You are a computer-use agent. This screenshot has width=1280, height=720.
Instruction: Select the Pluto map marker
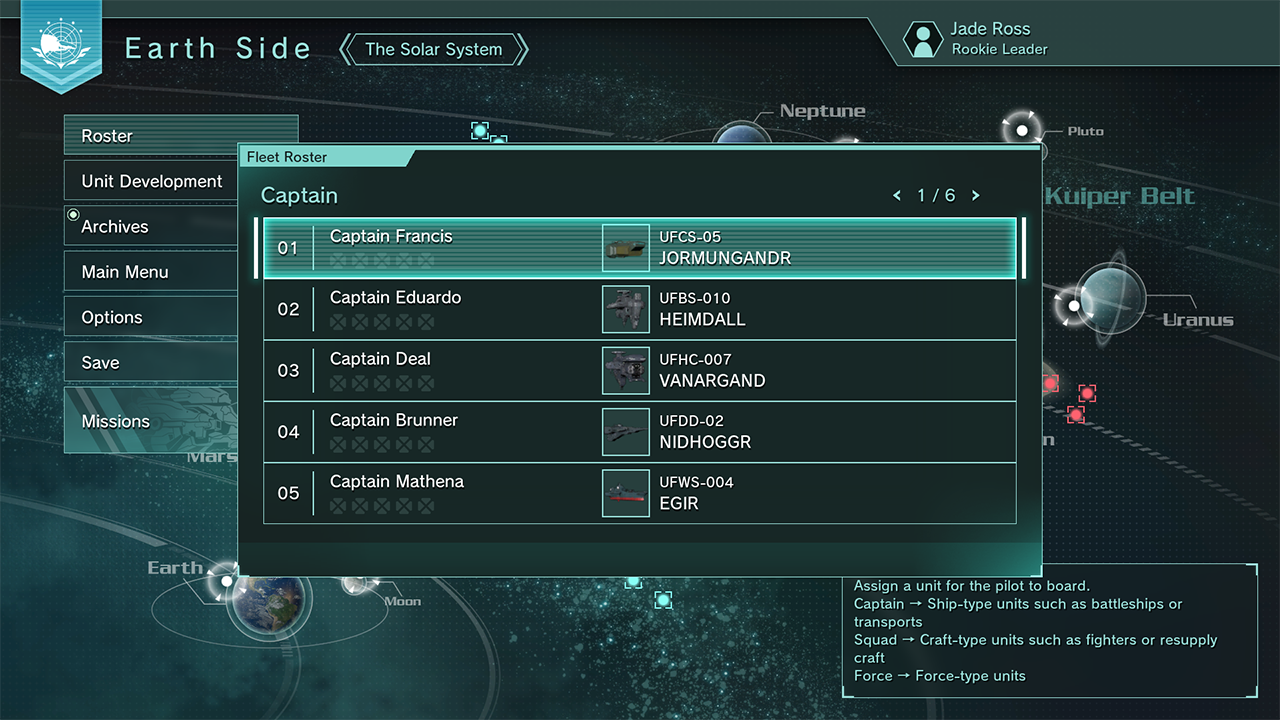pyautogui.click(x=1022, y=130)
